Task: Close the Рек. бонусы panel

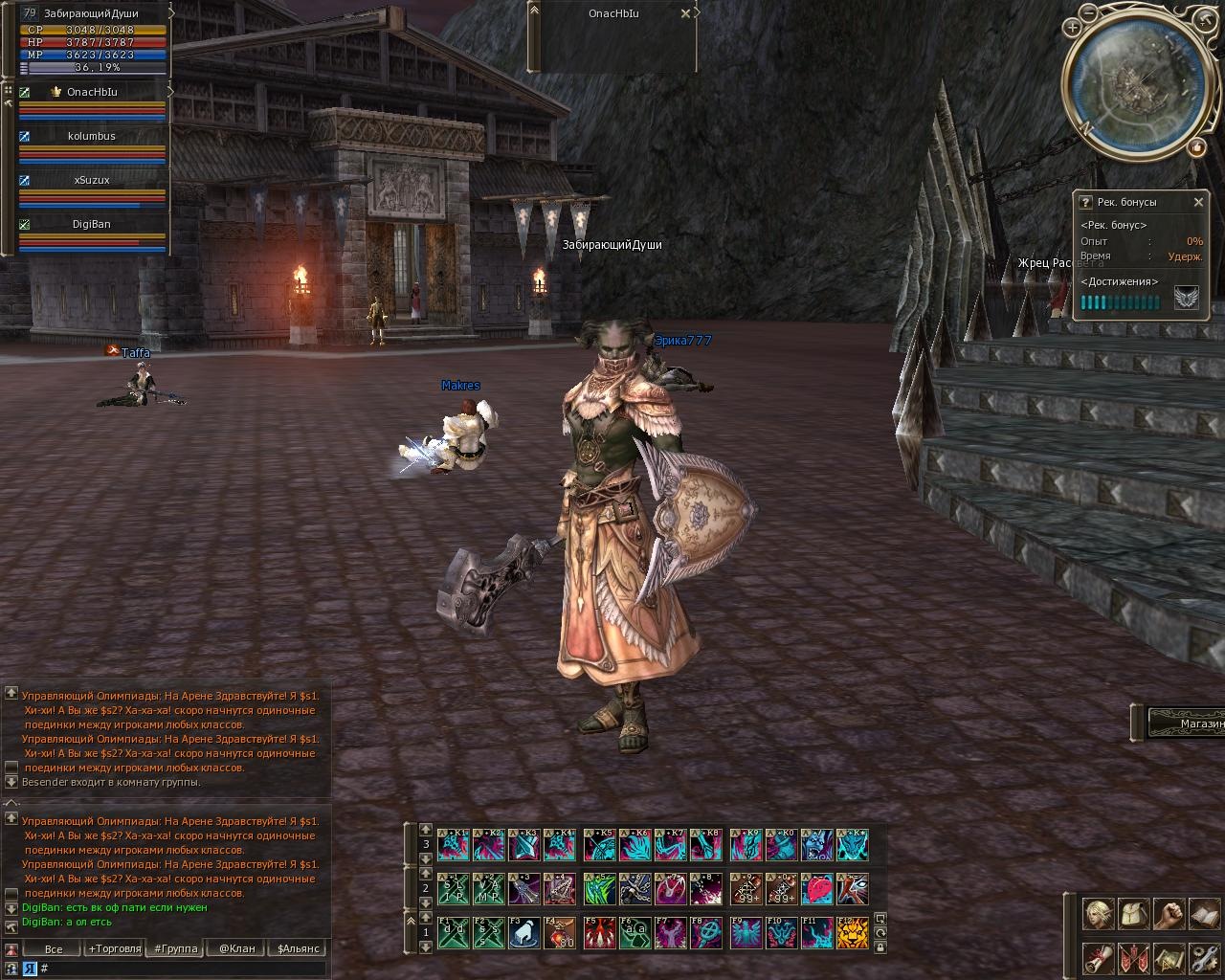Action: pos(1198,202)
